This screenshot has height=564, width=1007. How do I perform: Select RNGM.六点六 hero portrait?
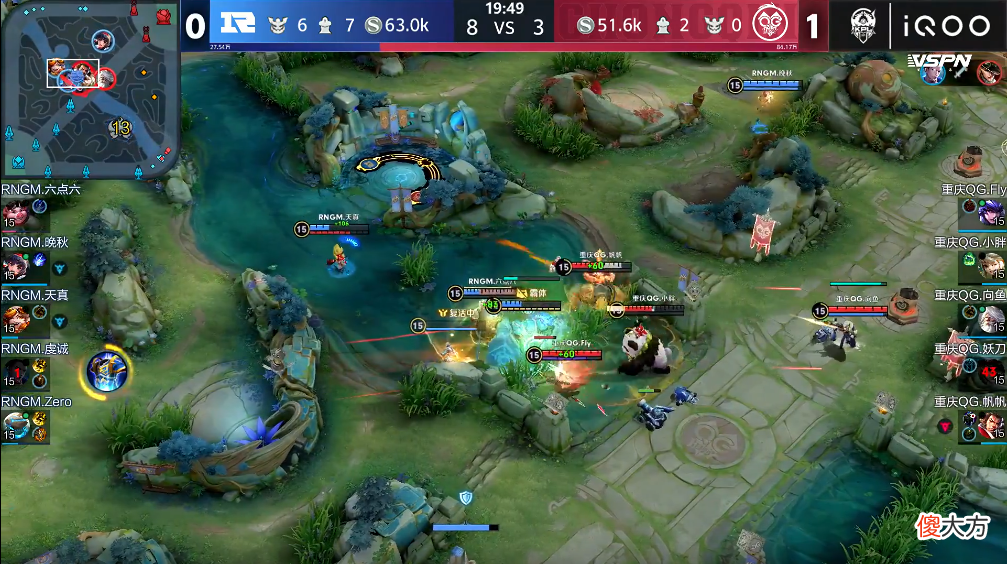click(x=15, y=212)
